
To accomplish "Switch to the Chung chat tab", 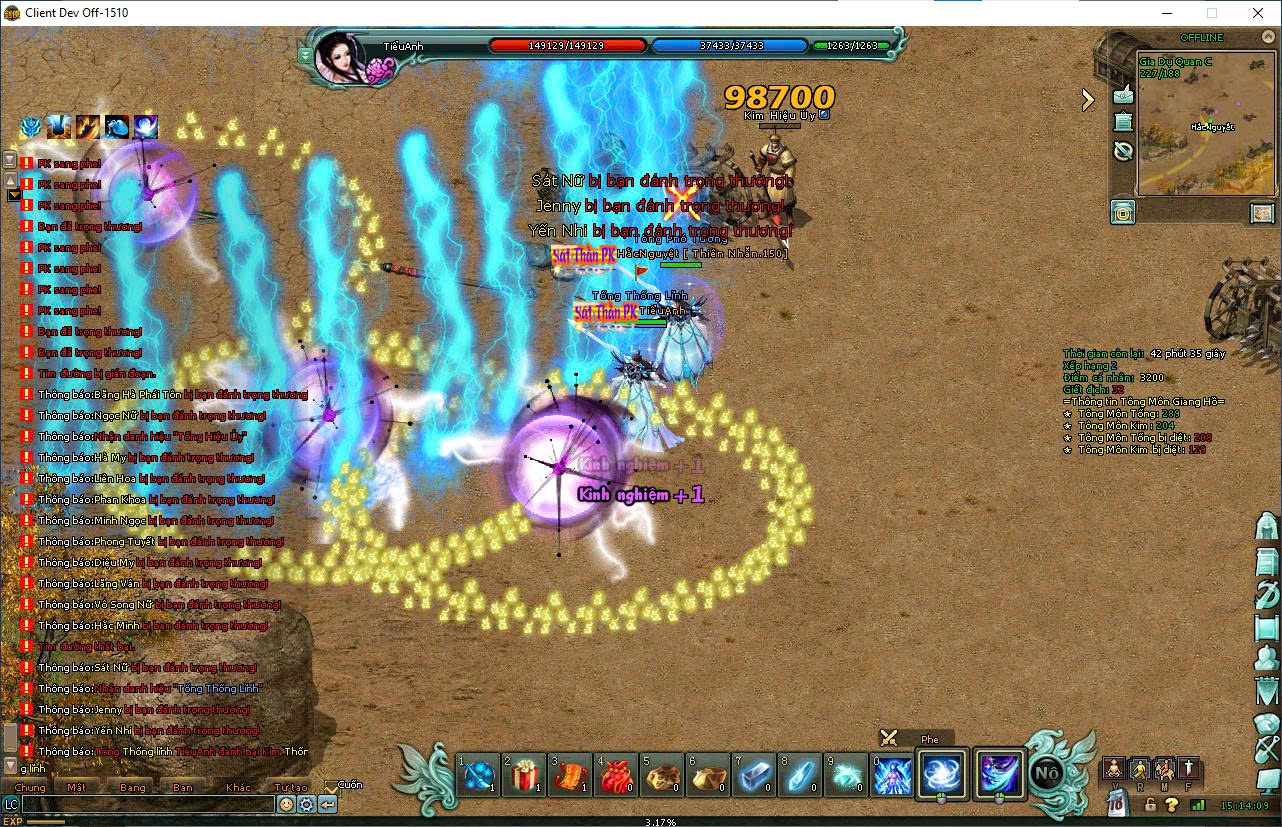I will point(30,787).
